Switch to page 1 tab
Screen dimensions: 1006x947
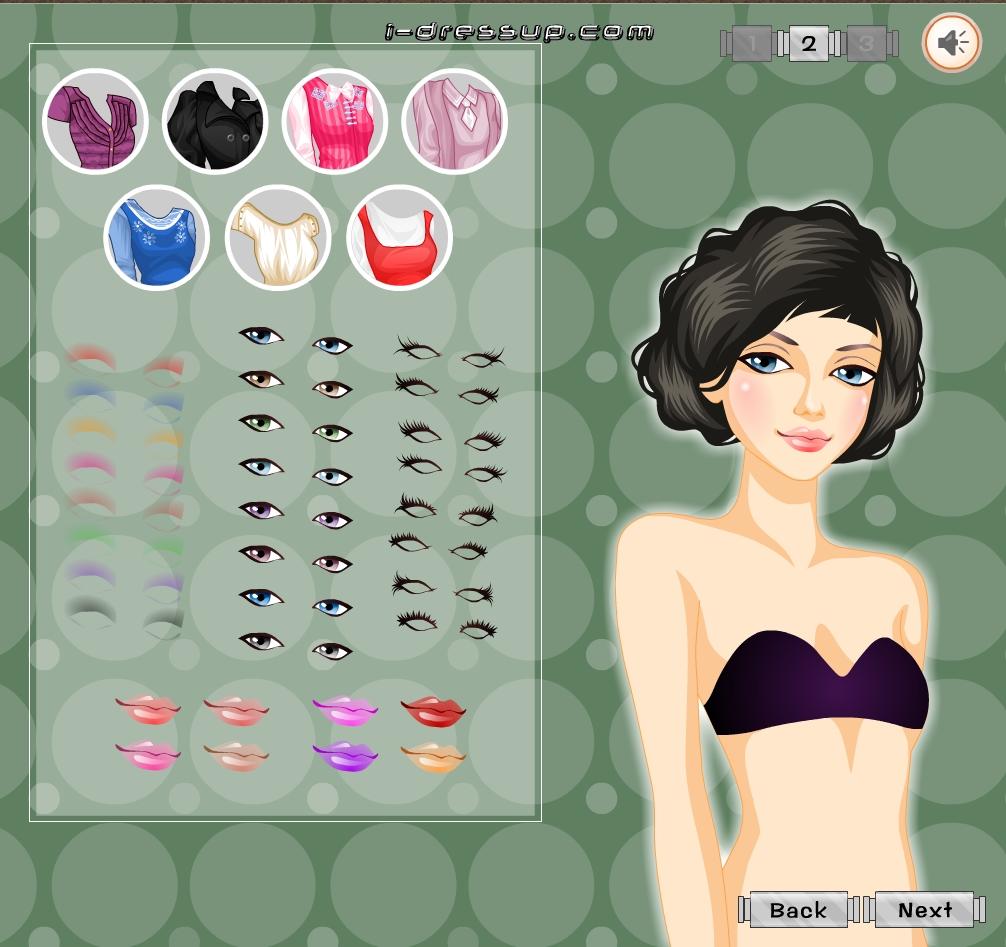coord(751,44)
